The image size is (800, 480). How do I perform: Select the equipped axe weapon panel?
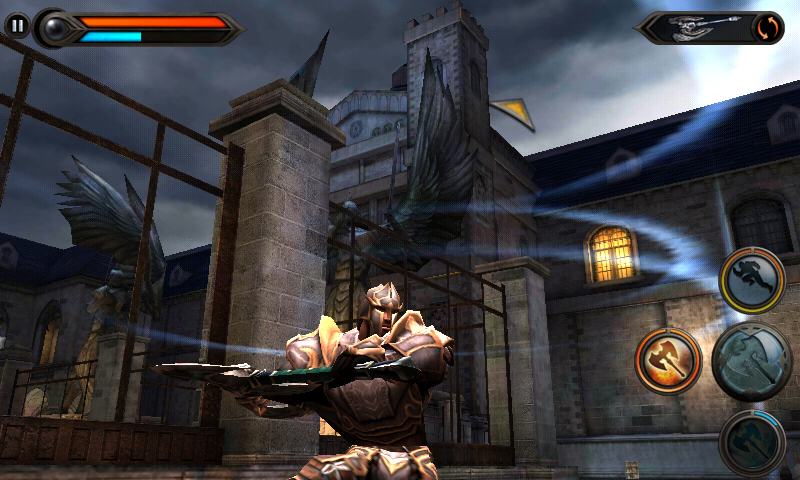coord(696,27)
